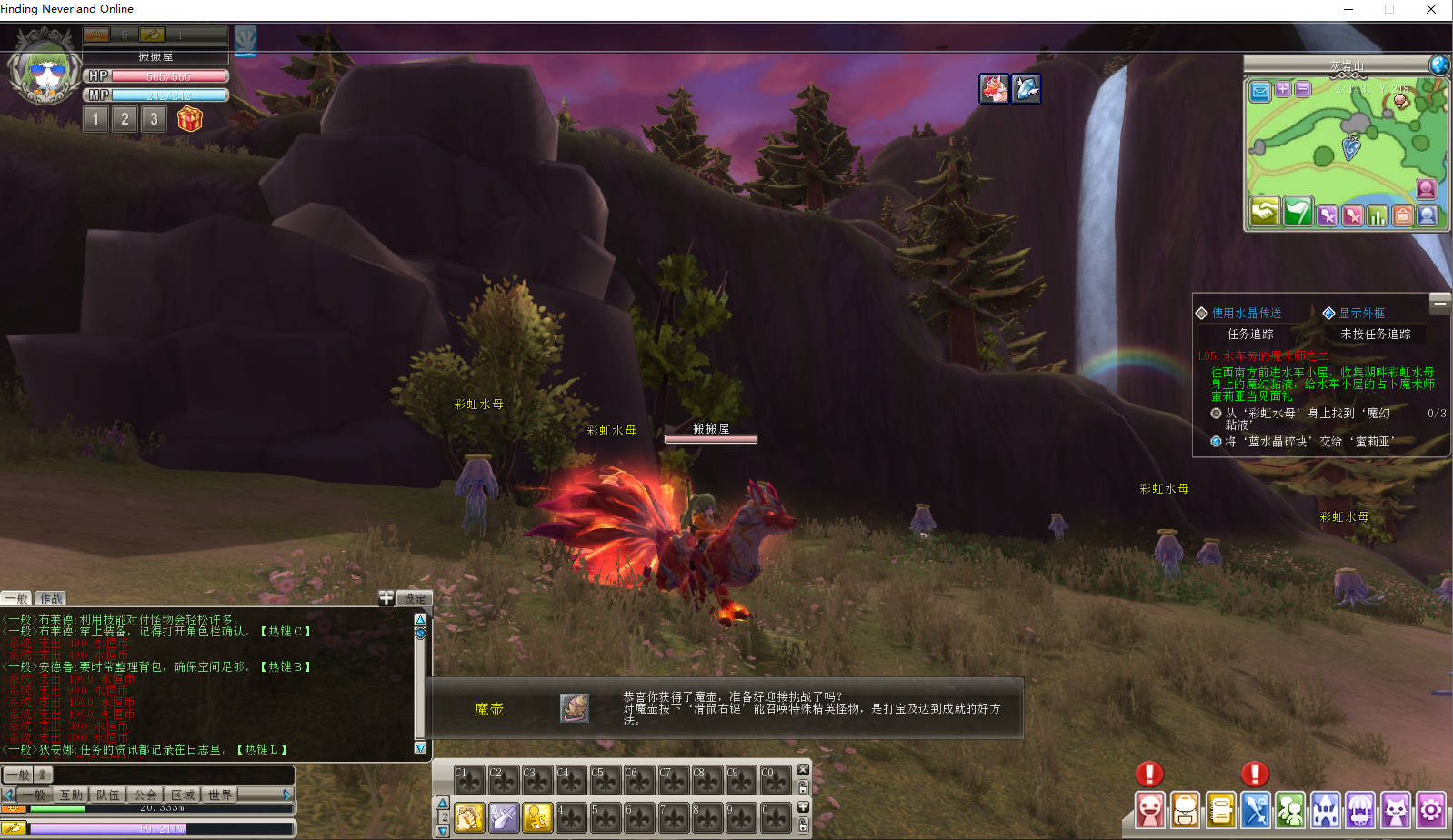Switch to the 作战 chat tab

tap(51, 598)
